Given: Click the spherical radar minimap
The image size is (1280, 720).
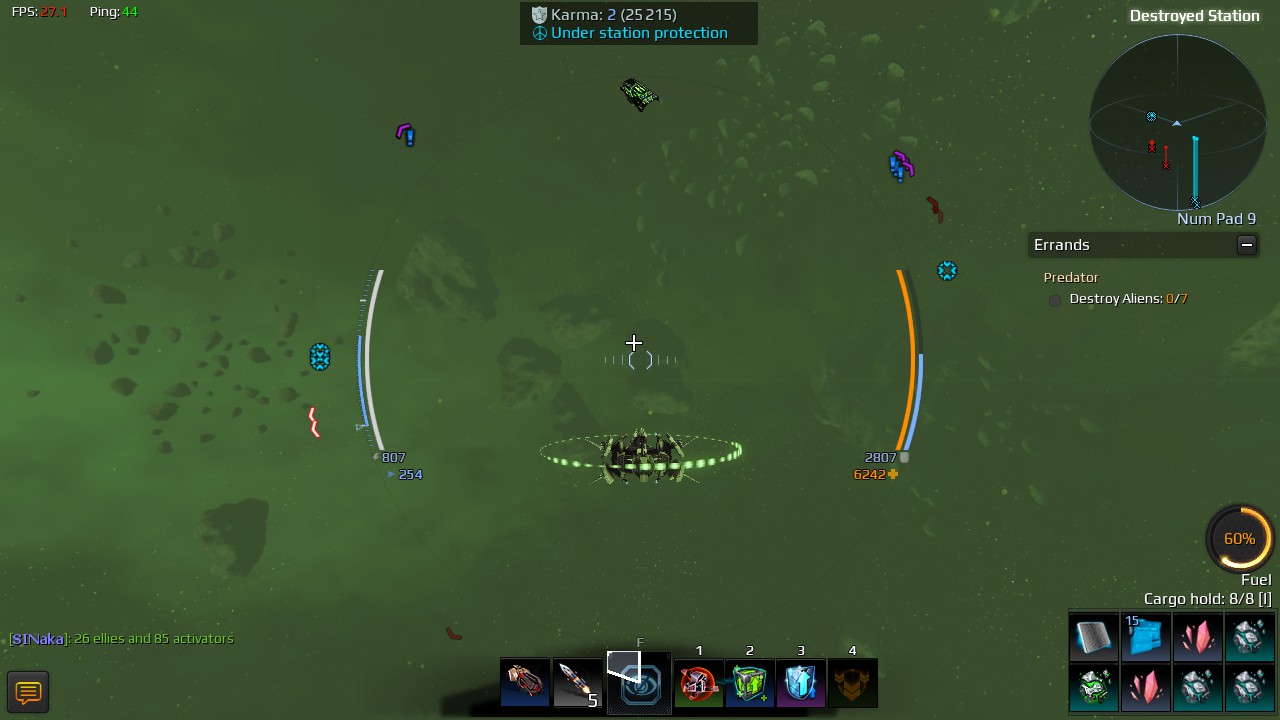Looking at the screenshot, I should click(1177, 122).
